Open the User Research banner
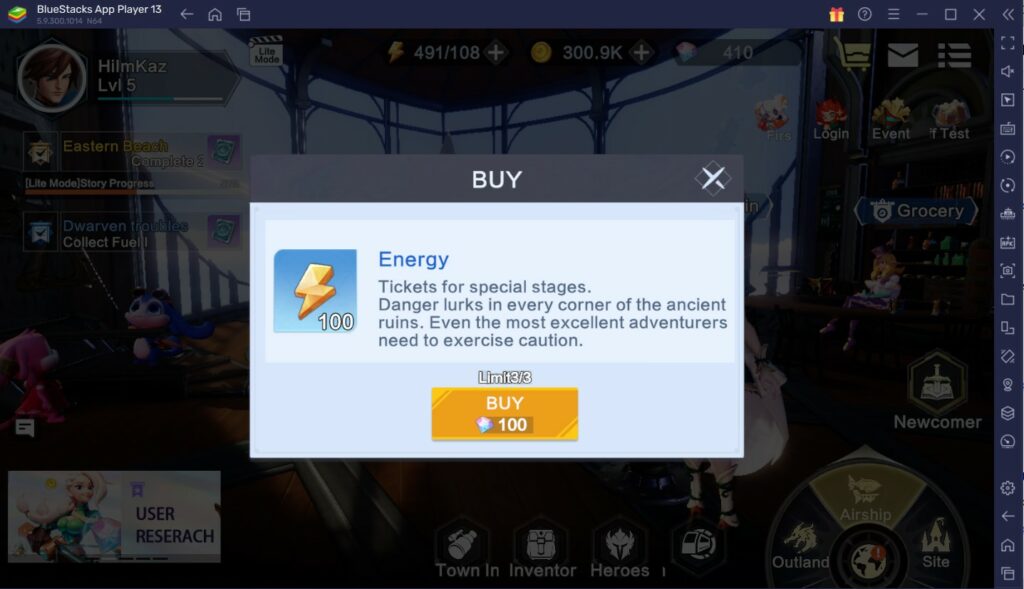 [x=114, y=516]
